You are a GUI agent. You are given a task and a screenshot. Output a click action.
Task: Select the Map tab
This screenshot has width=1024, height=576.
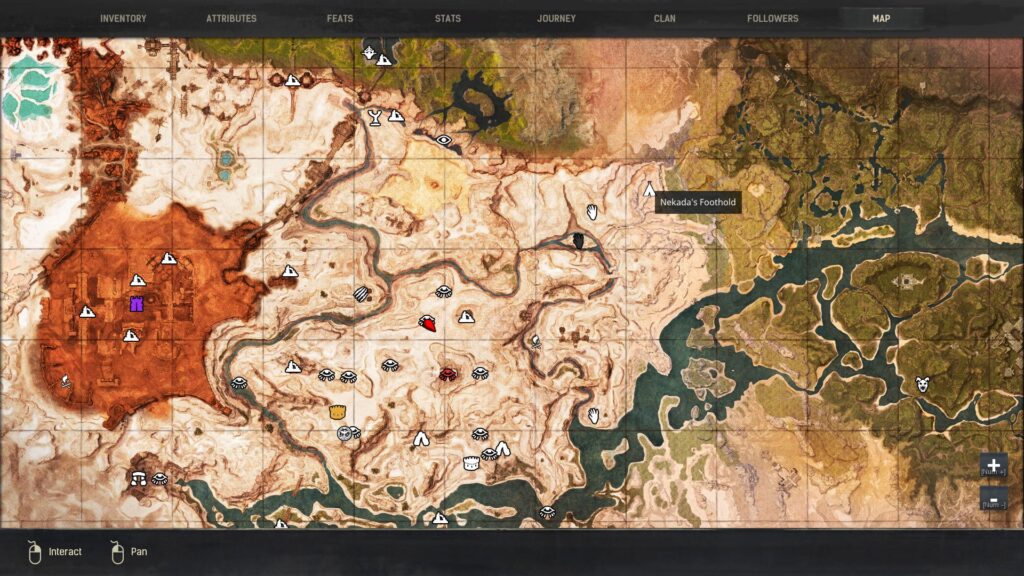pyautogui.click(x=881, y=18)
